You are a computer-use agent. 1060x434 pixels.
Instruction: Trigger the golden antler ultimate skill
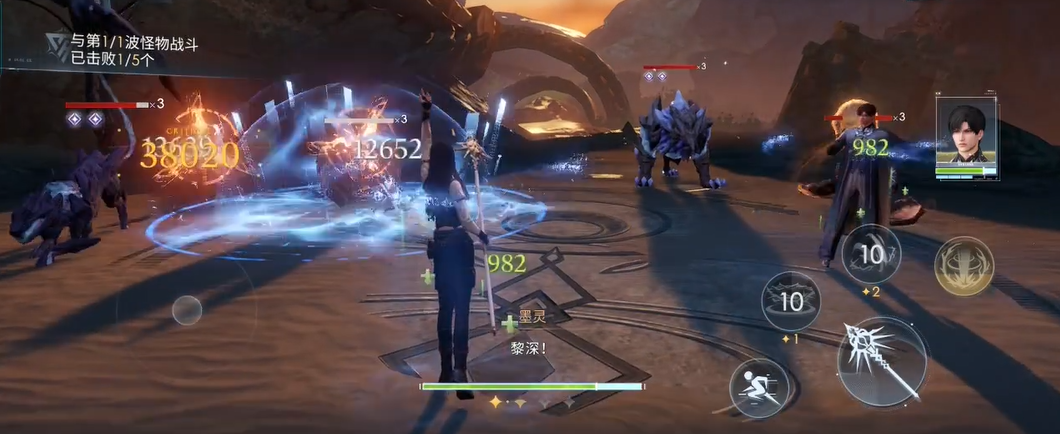coord(963,266)
